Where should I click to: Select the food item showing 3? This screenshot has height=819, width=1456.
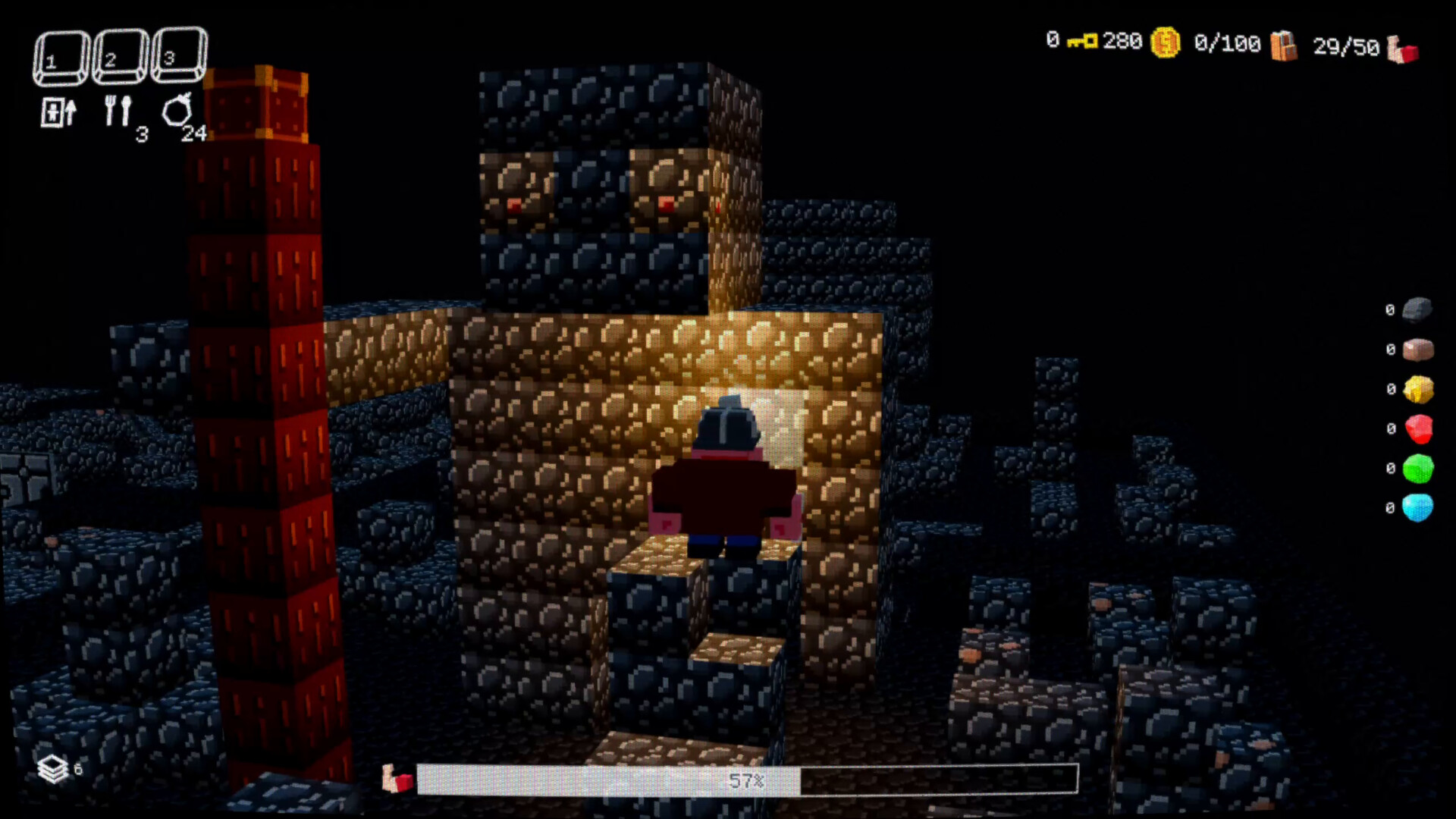[119, 111]
